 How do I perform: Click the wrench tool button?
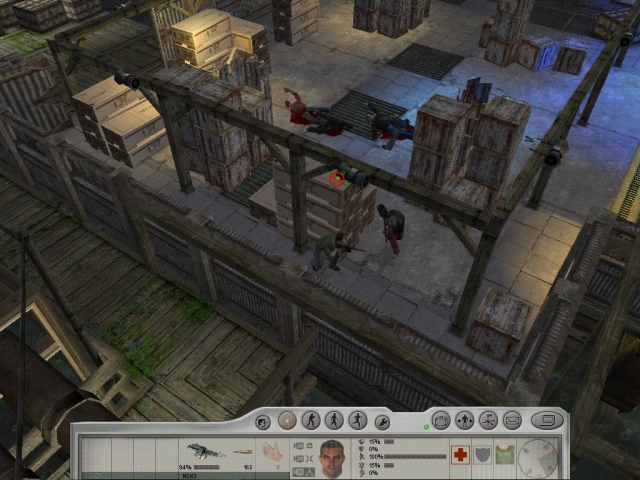381,421
